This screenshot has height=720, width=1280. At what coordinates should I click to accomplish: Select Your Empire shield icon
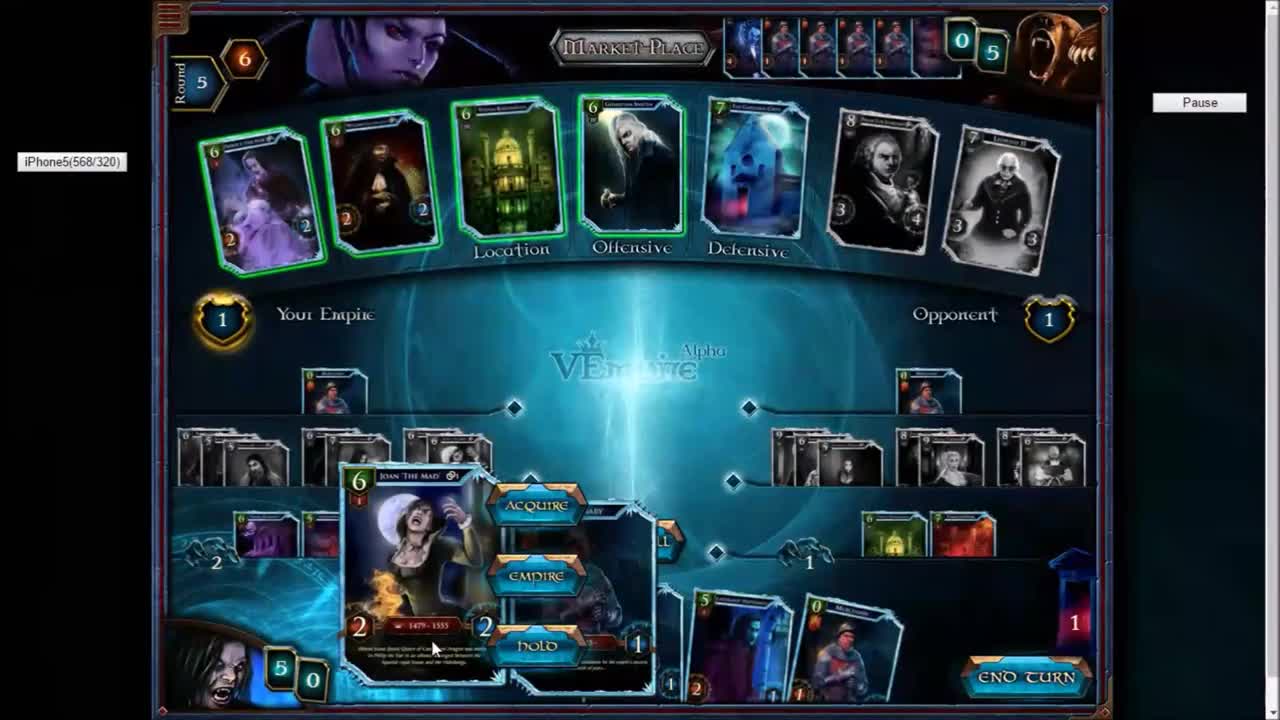222,320
